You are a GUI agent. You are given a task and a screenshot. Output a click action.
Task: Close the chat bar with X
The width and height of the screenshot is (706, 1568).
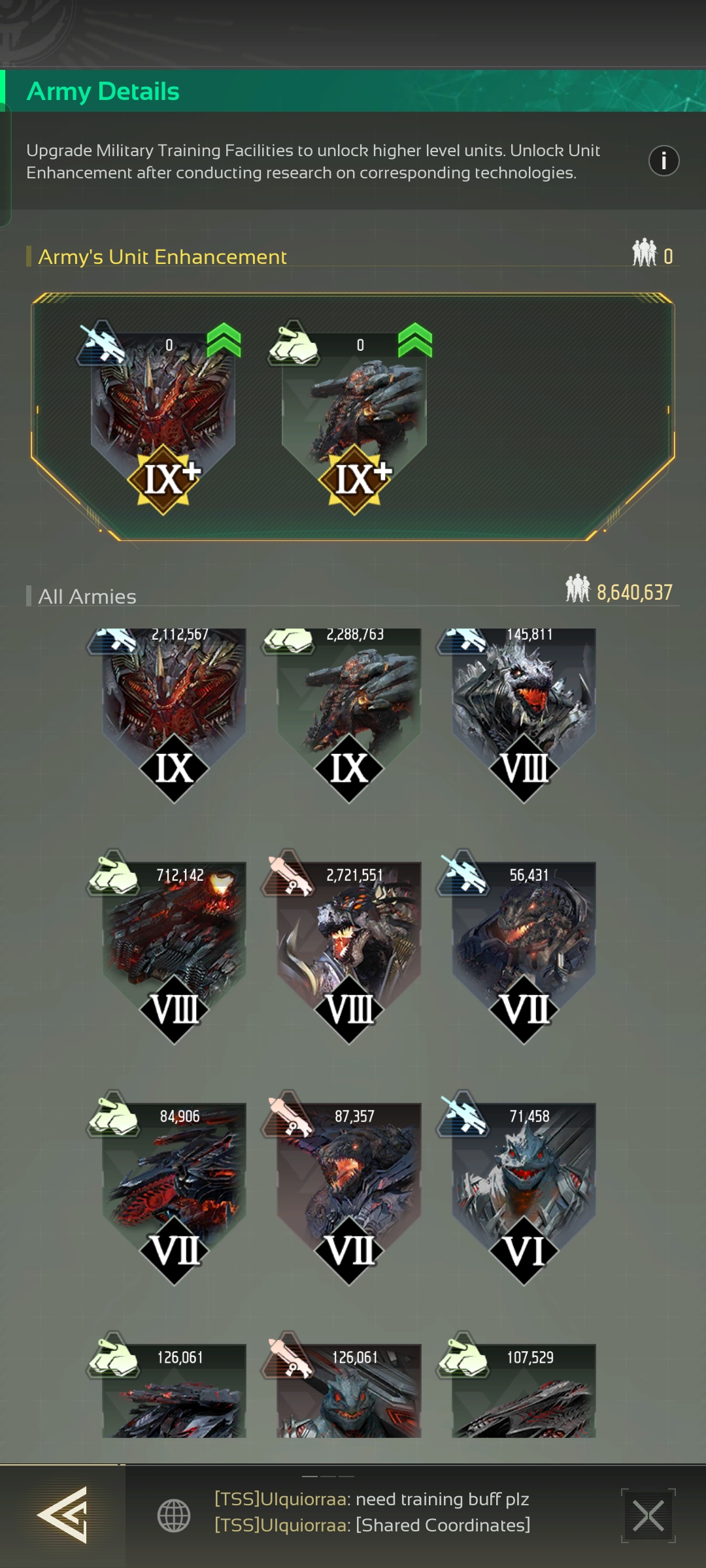click(648, 1516)
